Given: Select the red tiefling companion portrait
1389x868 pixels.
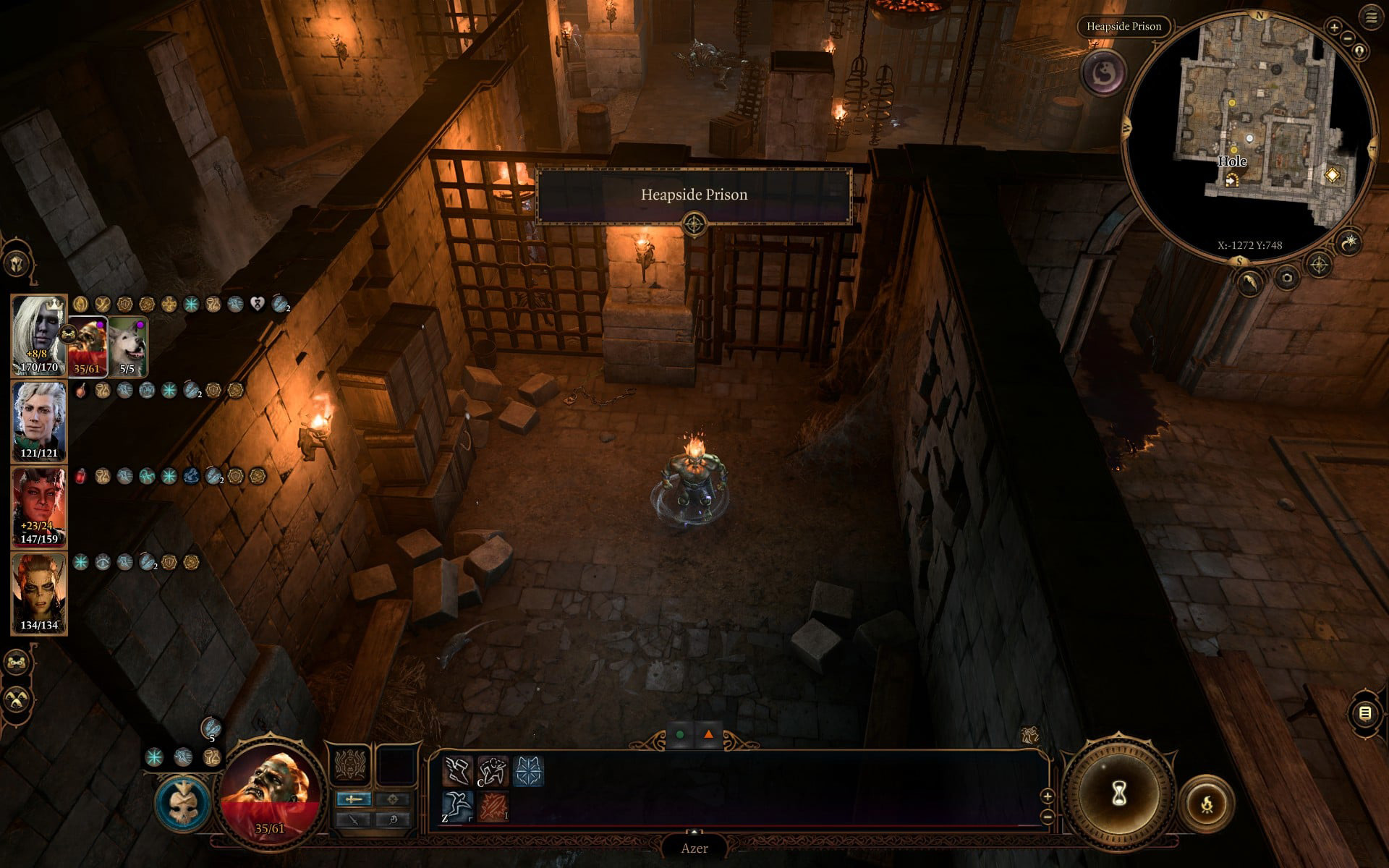Looking at the screenshot, I should [39, 506].
